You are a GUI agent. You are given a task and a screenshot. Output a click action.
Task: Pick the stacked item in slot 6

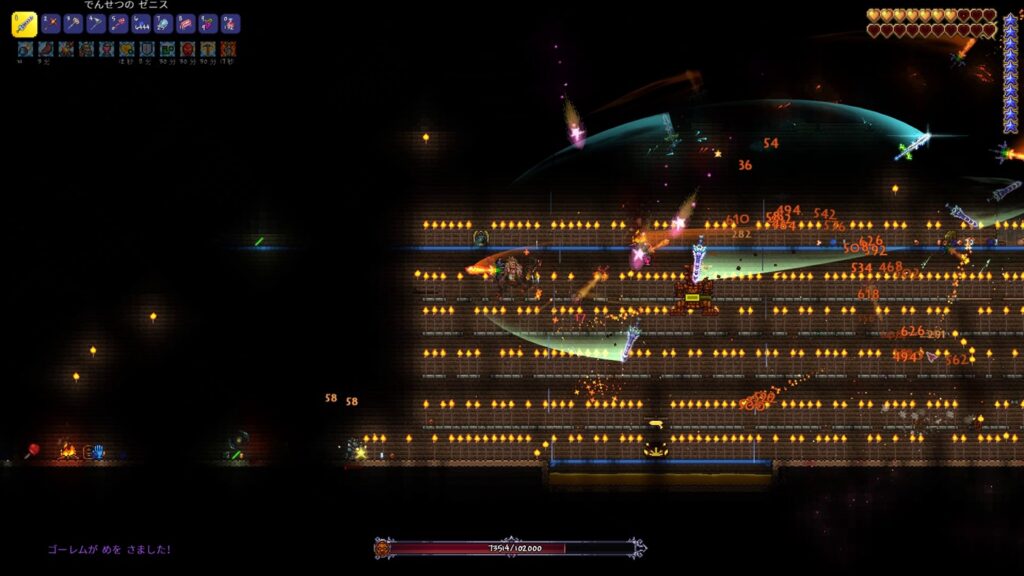pyautogui.click(x=141, y=24)
